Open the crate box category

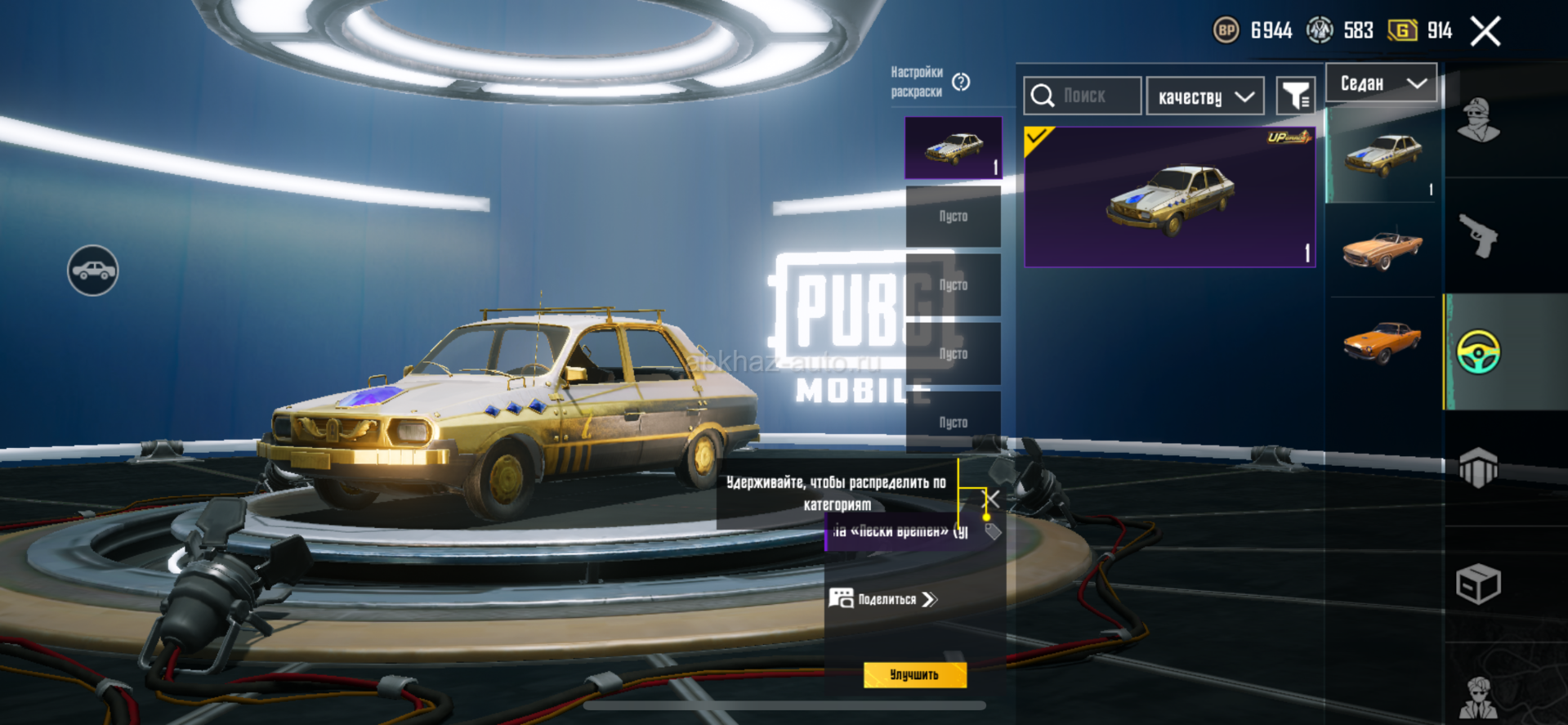(x=1479, y=584)
